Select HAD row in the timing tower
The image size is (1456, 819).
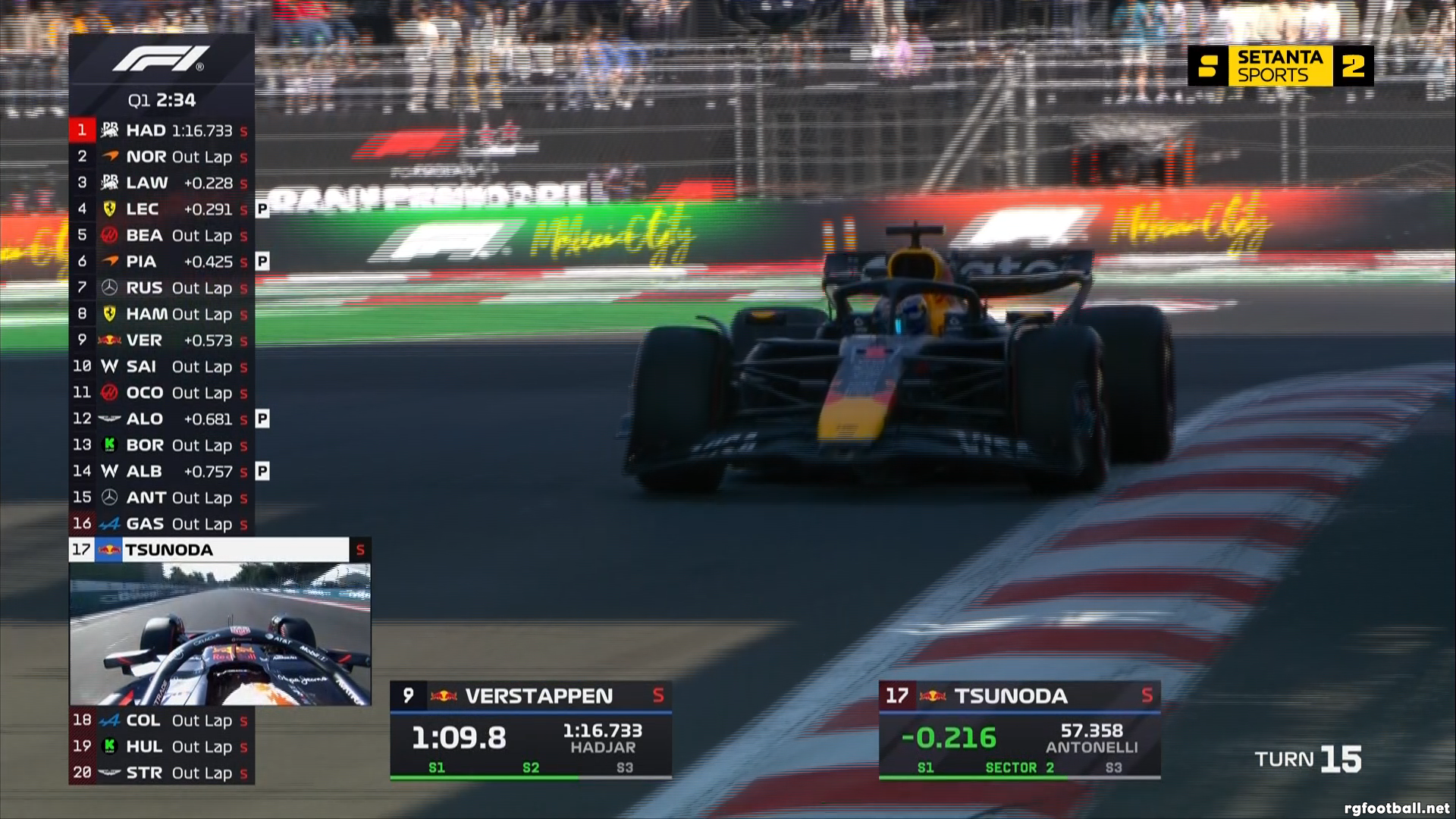162,130
